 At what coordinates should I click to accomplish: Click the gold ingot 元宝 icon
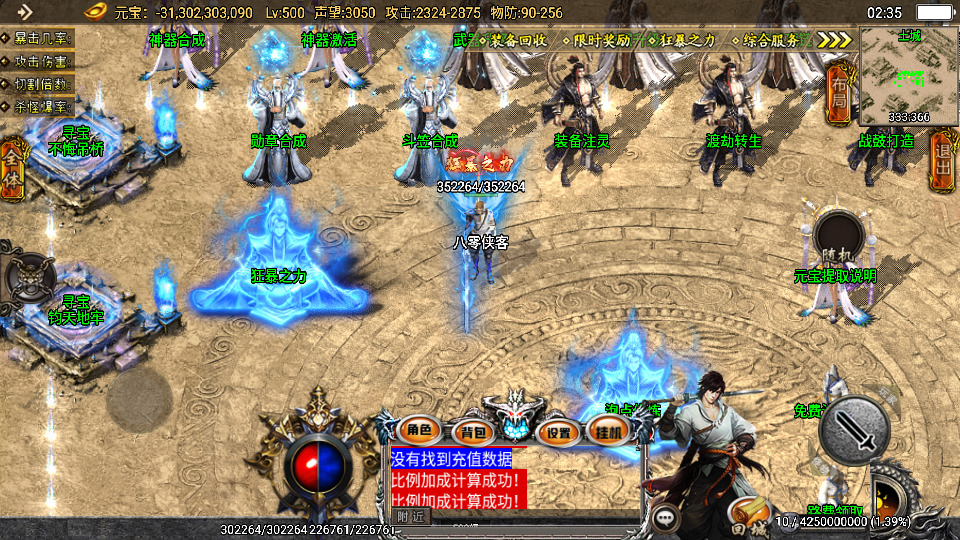(94, 12)
